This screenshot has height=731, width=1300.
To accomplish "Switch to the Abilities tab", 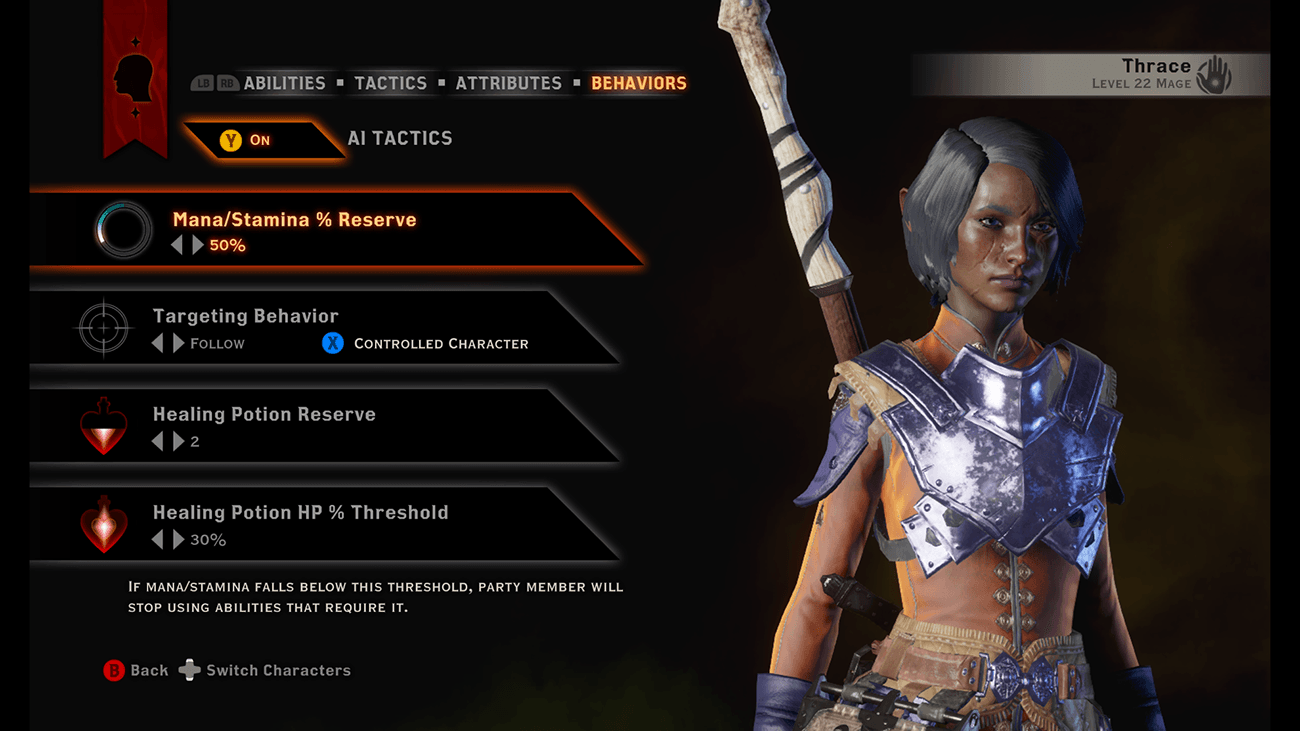I will tap(284, 83).
